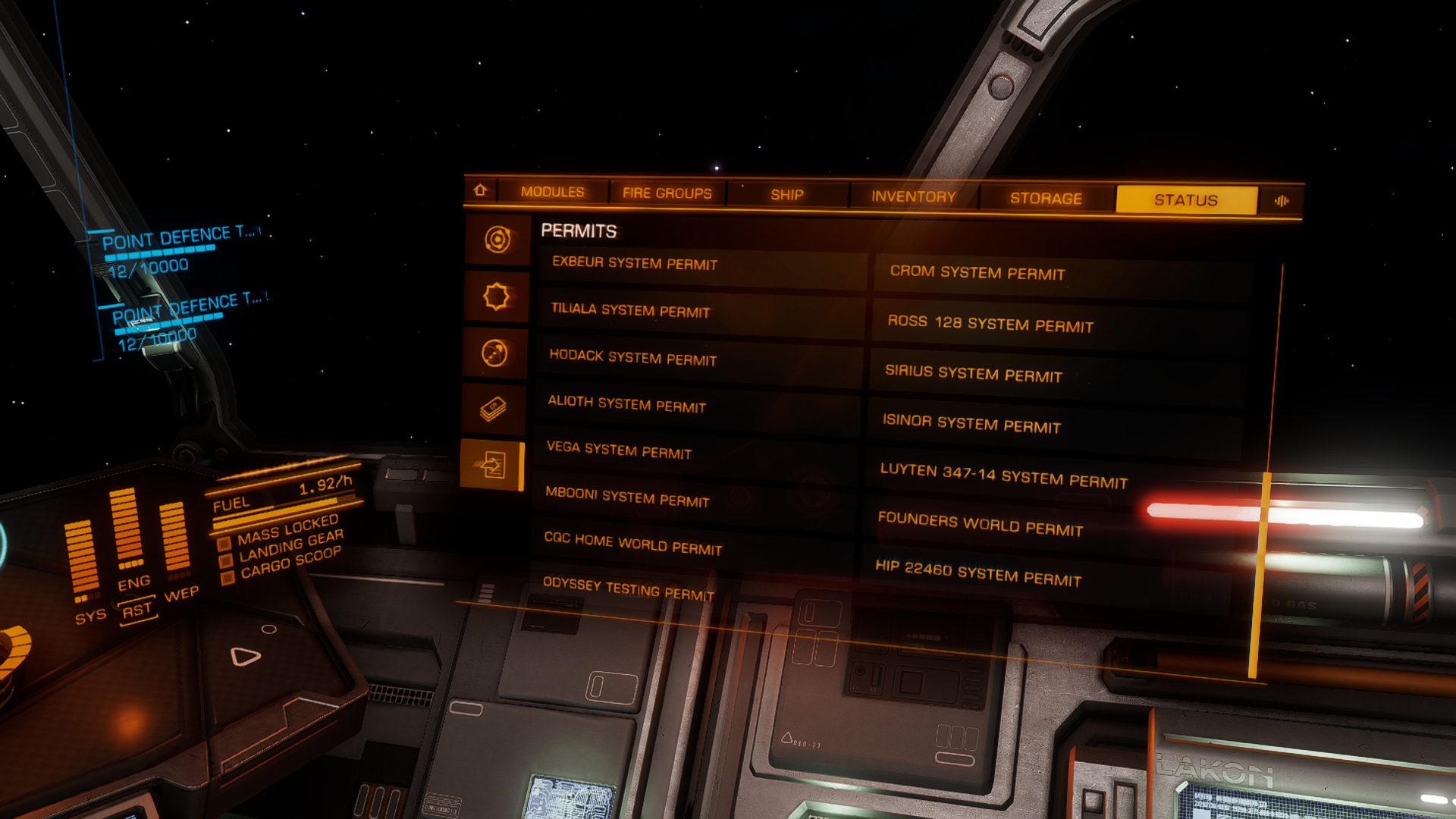Image resolution: width=1456 pixels, height=819 pixels.
Task: Click the Status tab
Action: [x=1186, y=200]
